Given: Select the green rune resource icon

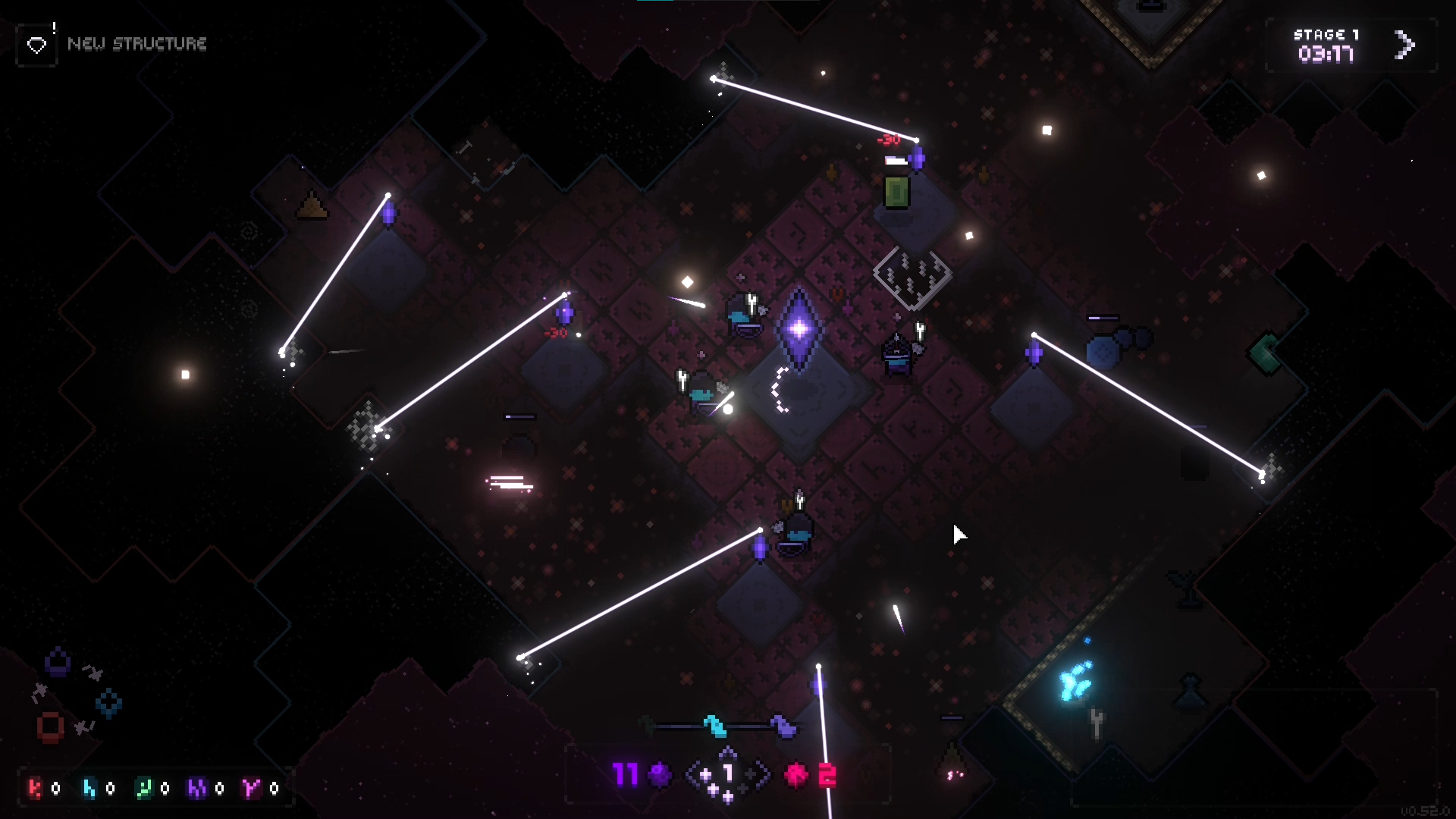Looking at the screenshot, I should coord(144,788).
